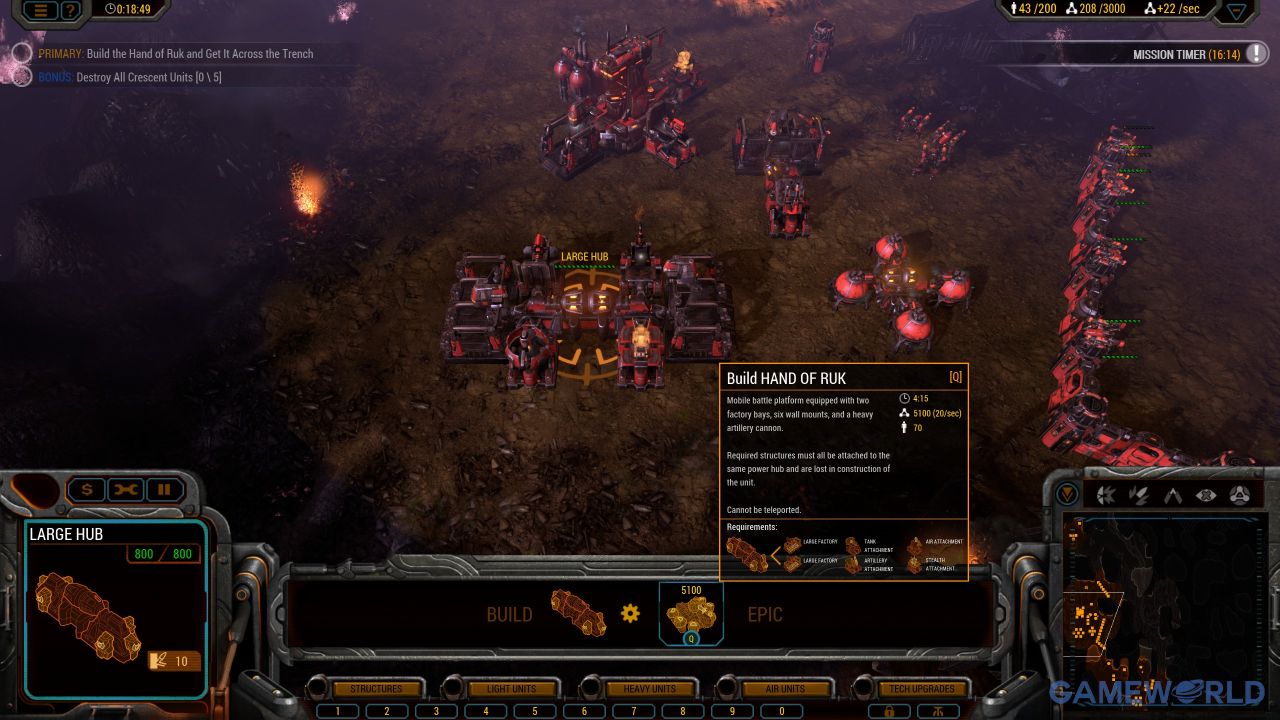1280x720 pixels.
Task: Click the primary objective Hand of Ruk entry
Action: pyautogui.click(x=199, y=54)
